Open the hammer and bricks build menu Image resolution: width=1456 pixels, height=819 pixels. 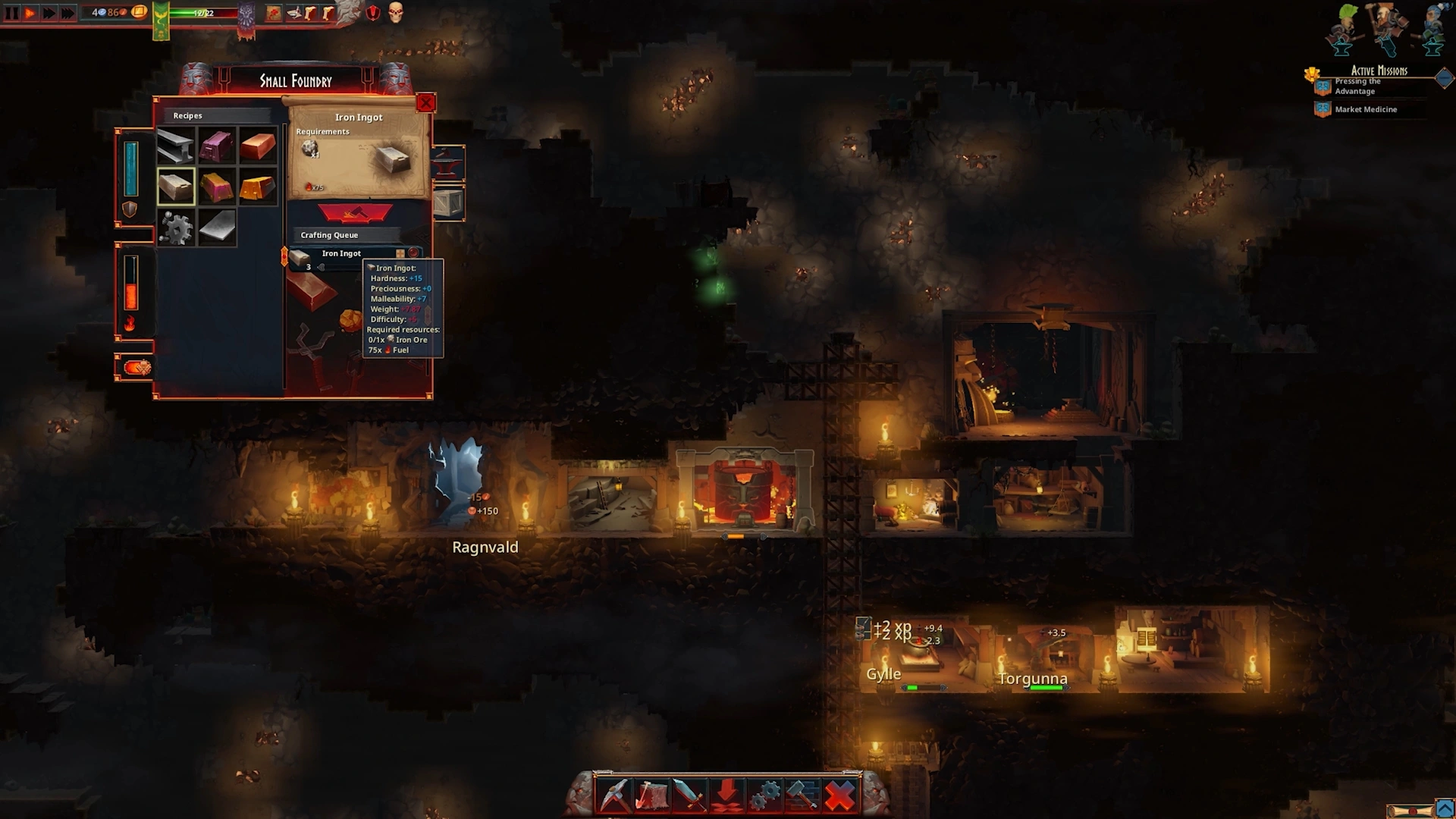[802, 795]
